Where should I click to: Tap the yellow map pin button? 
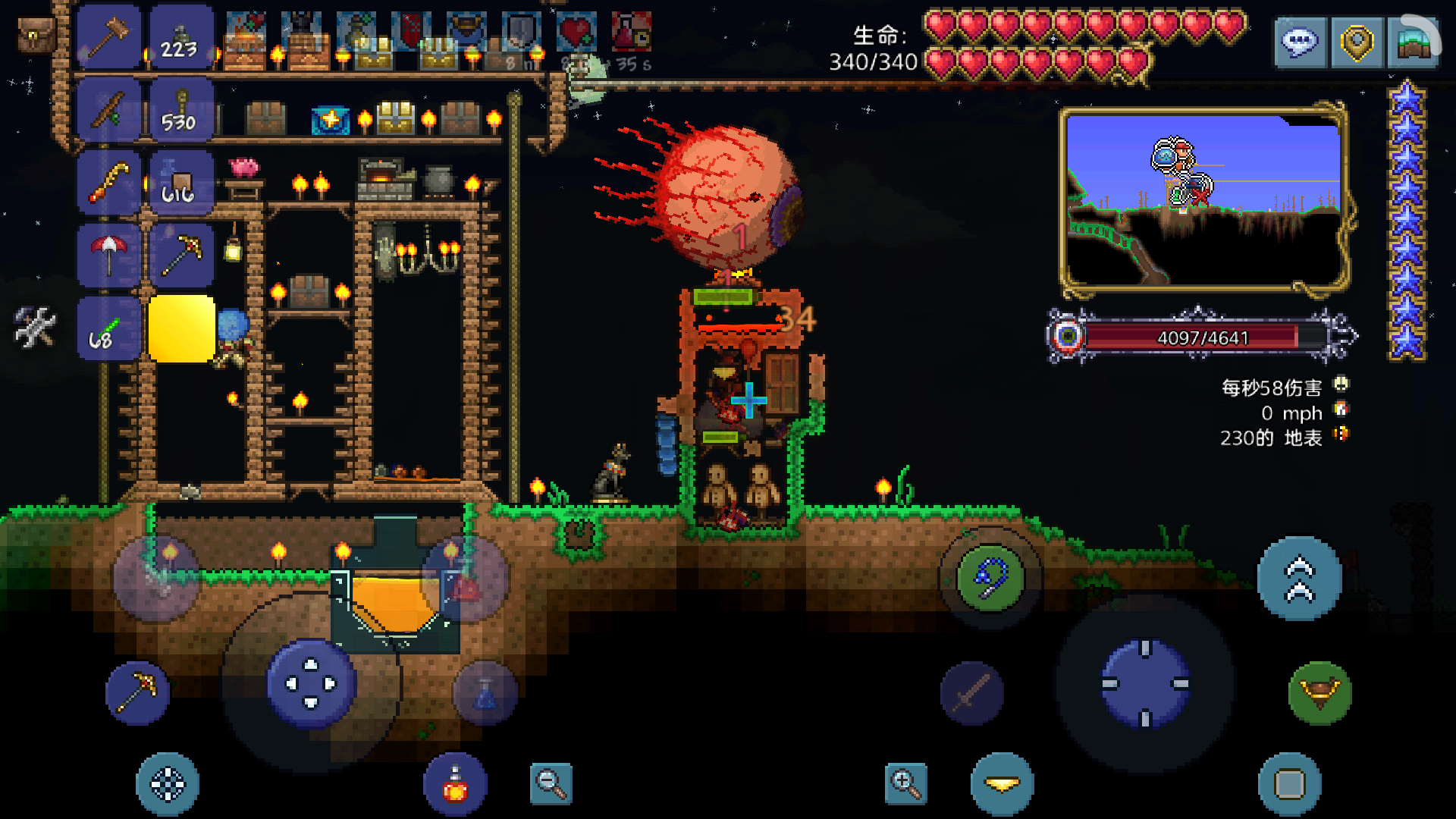pyautogui.click(x=1357, y=42)
